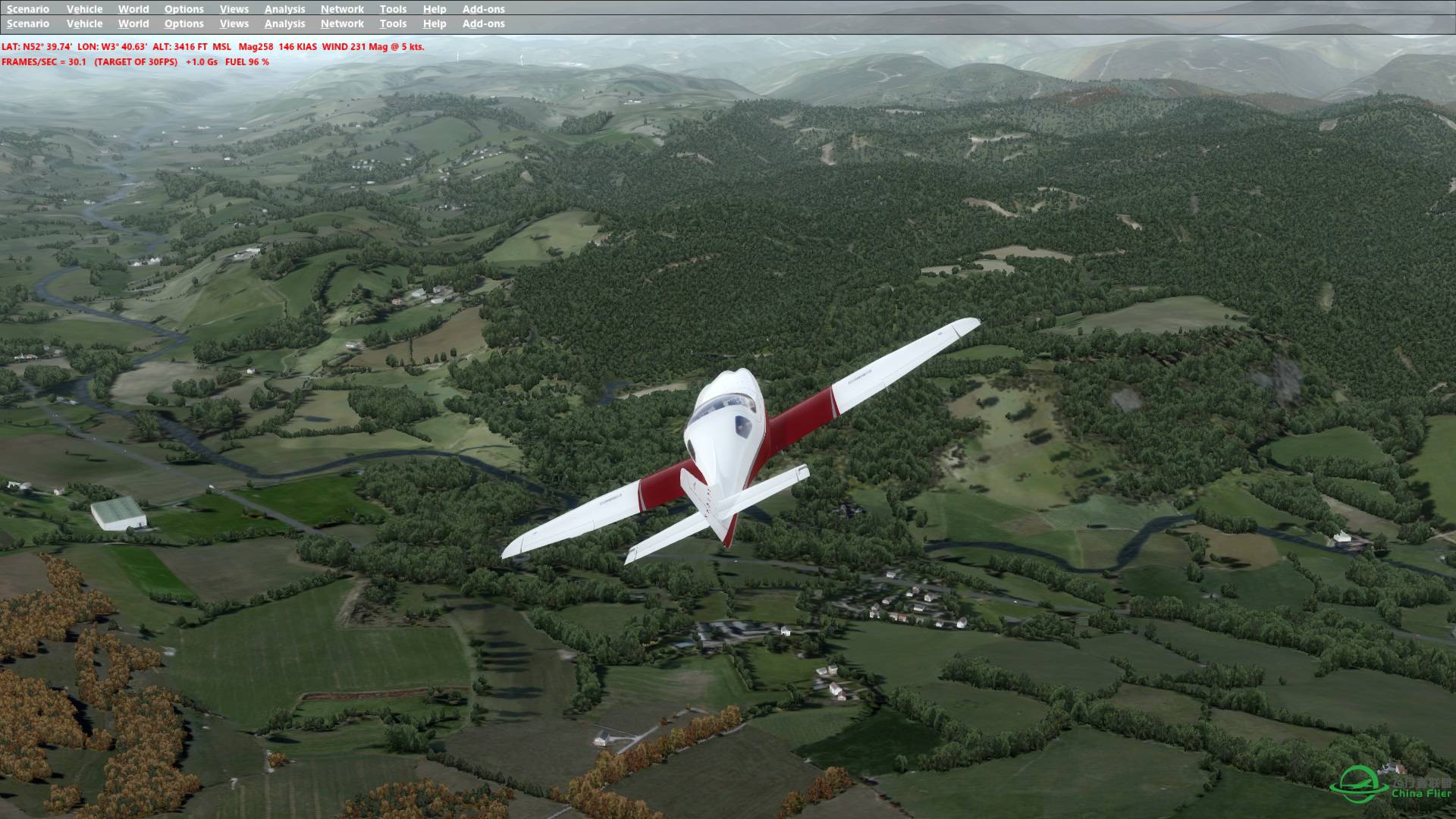The width and height of the screenshot is (1456, 819).
Task: Open the Views menu
Action: tap(234, 9)
